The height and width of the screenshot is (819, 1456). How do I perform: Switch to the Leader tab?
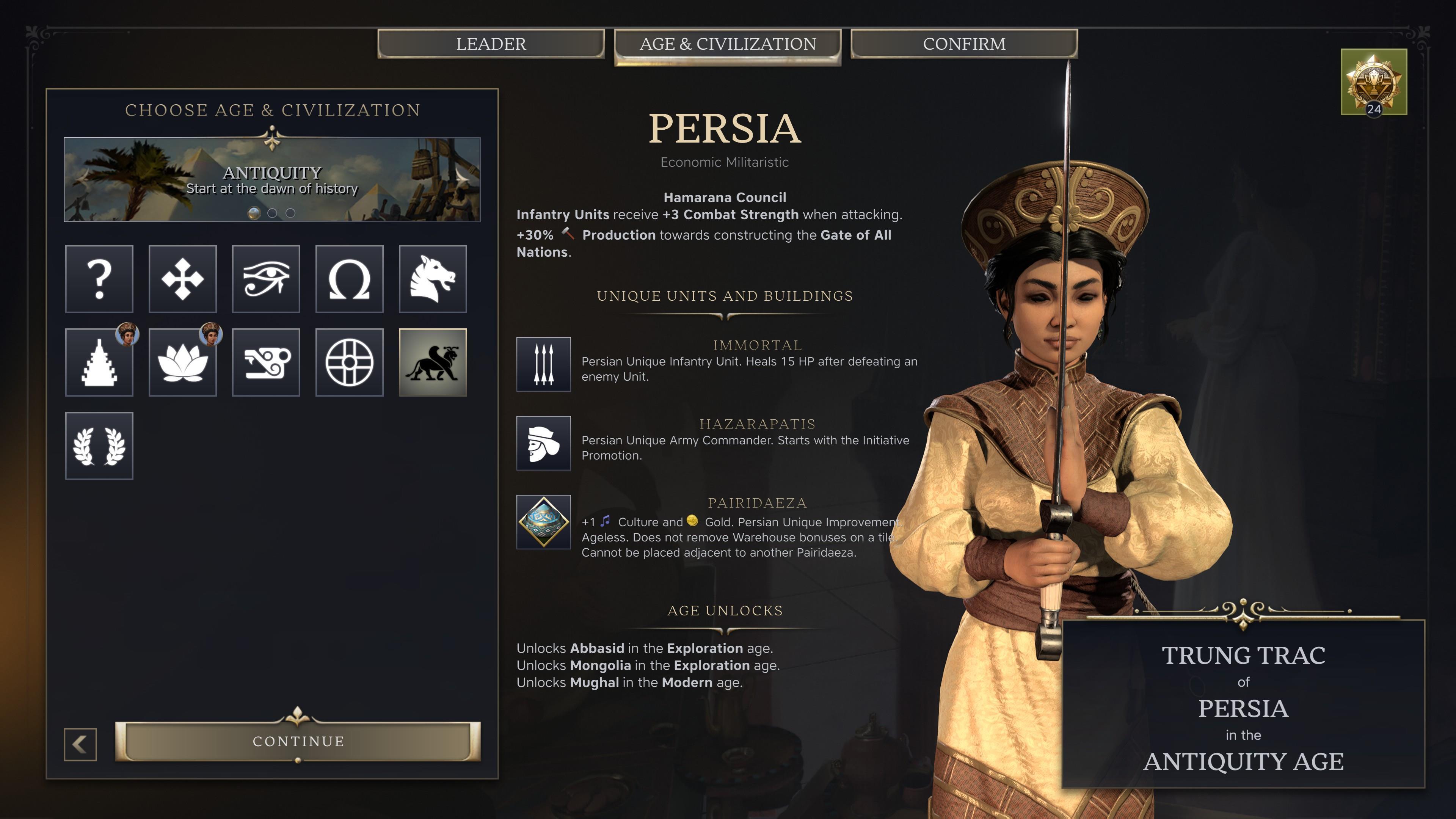point(491,44)
